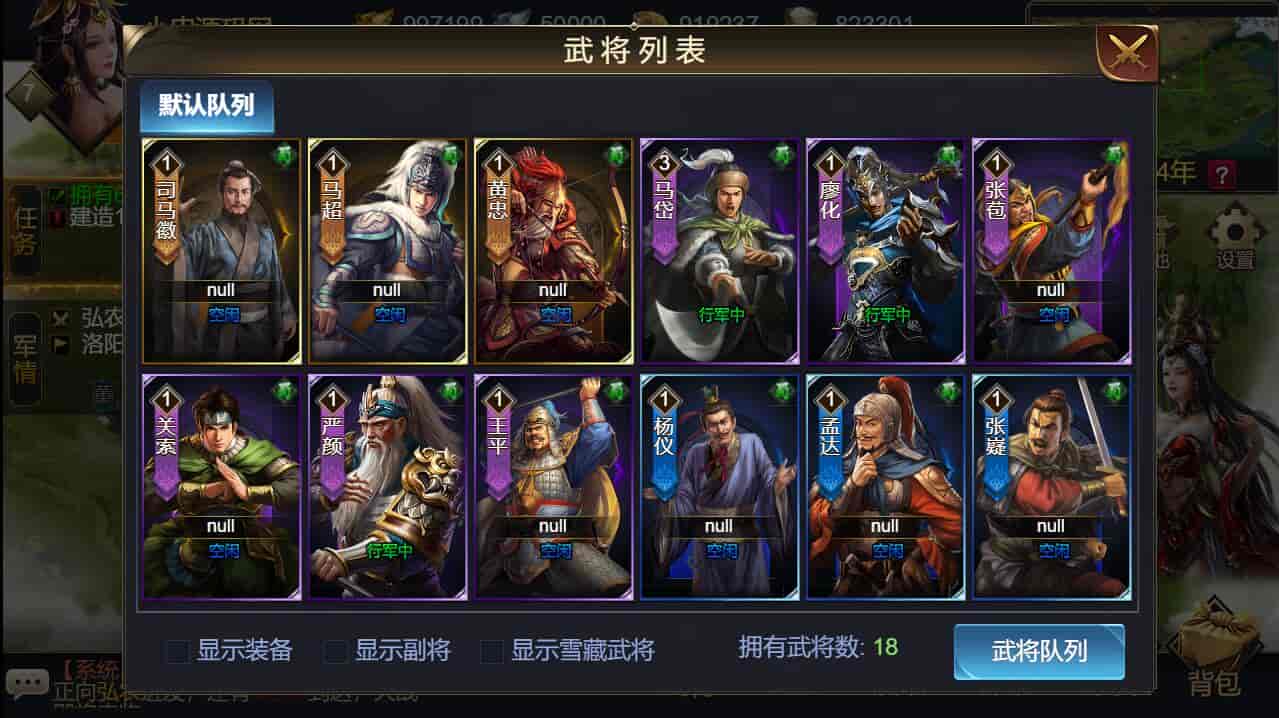Switch to the 默认队列 tab
The width and height of the screenshot is (1279, 718).
pyautogui.click(x=206, y=106)
